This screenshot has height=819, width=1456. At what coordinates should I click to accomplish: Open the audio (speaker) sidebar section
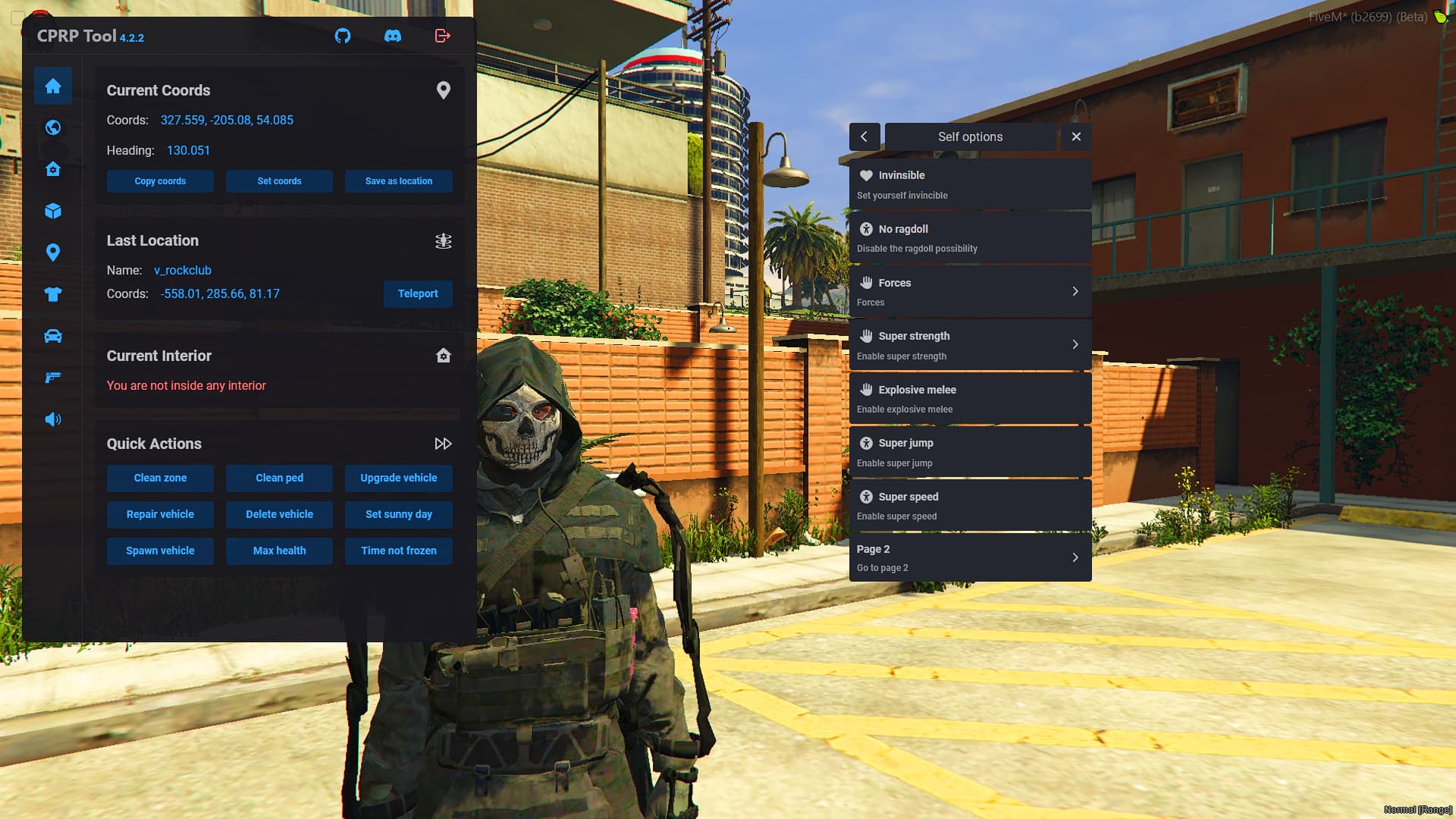point(53,419)
